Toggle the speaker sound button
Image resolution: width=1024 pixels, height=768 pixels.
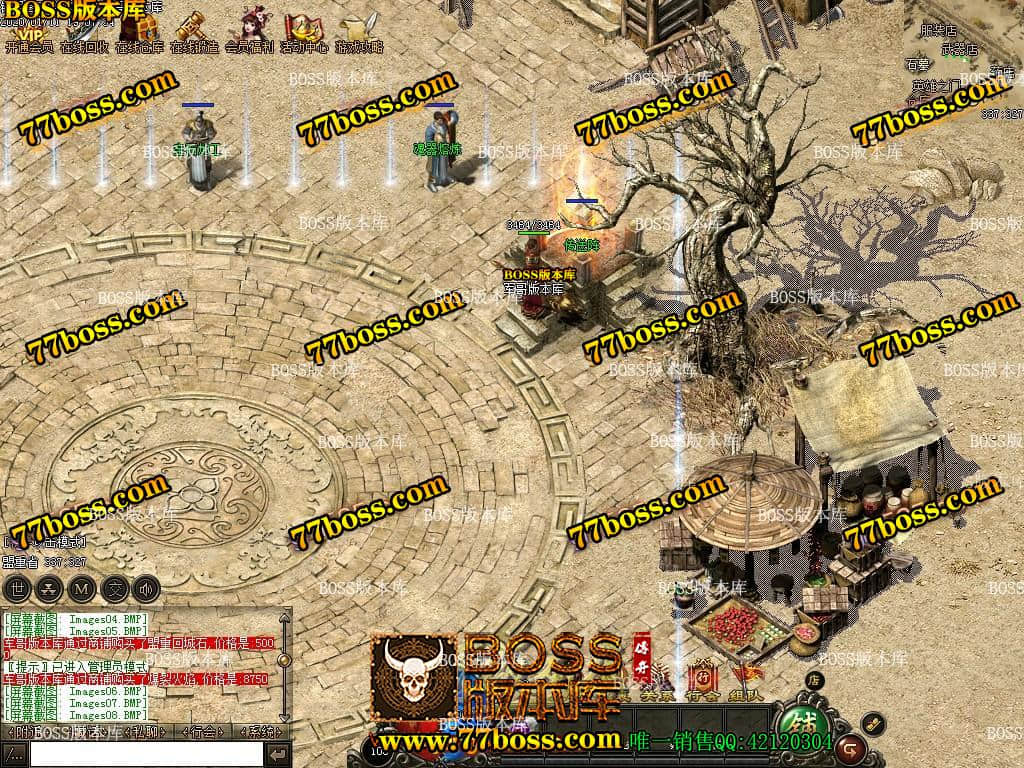pyautogui.click(x=147, y=588)
